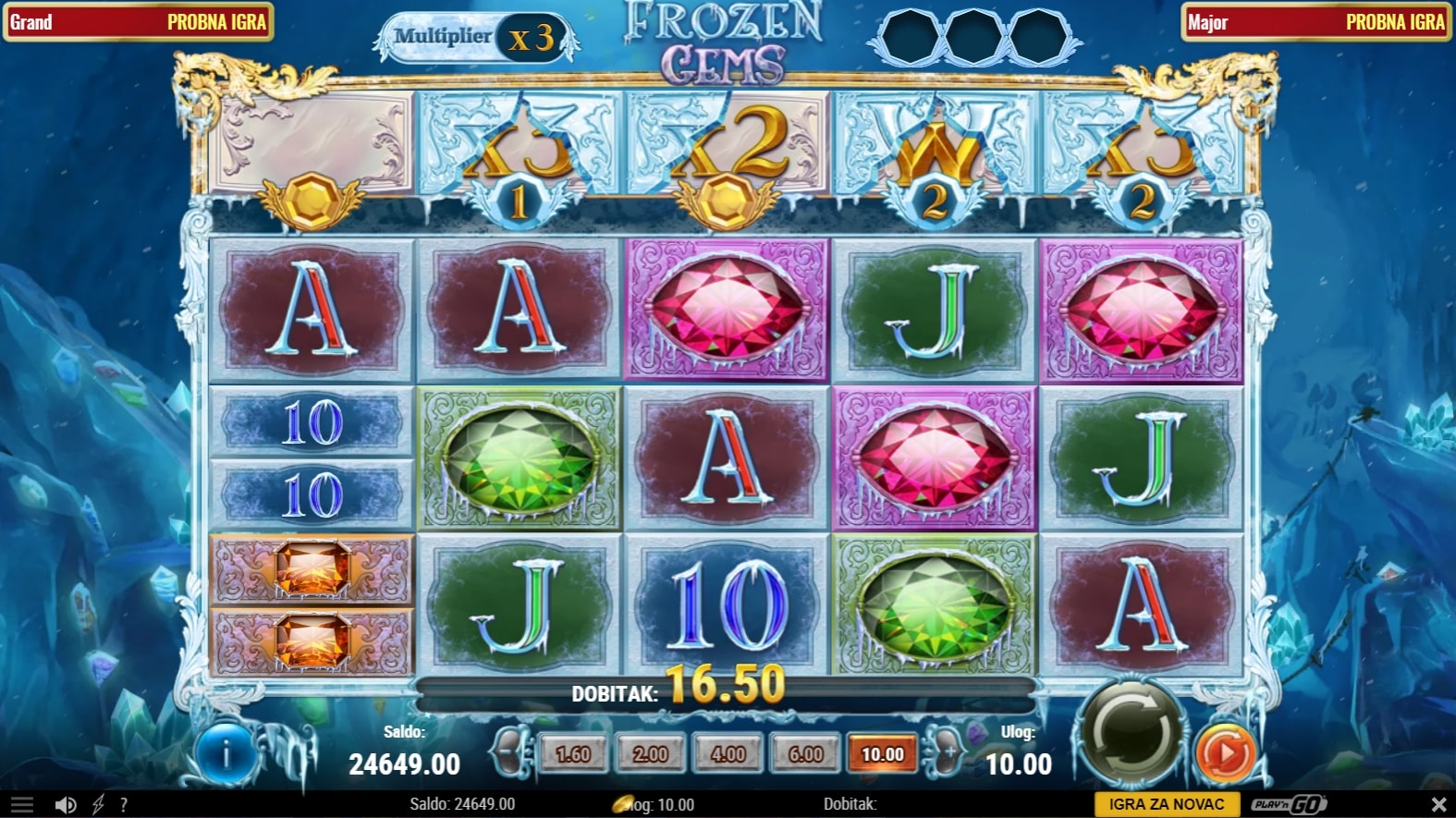1456x818 pixels.
Task: Decrease the bet with the minus button
Action: (x=508, y=753)
